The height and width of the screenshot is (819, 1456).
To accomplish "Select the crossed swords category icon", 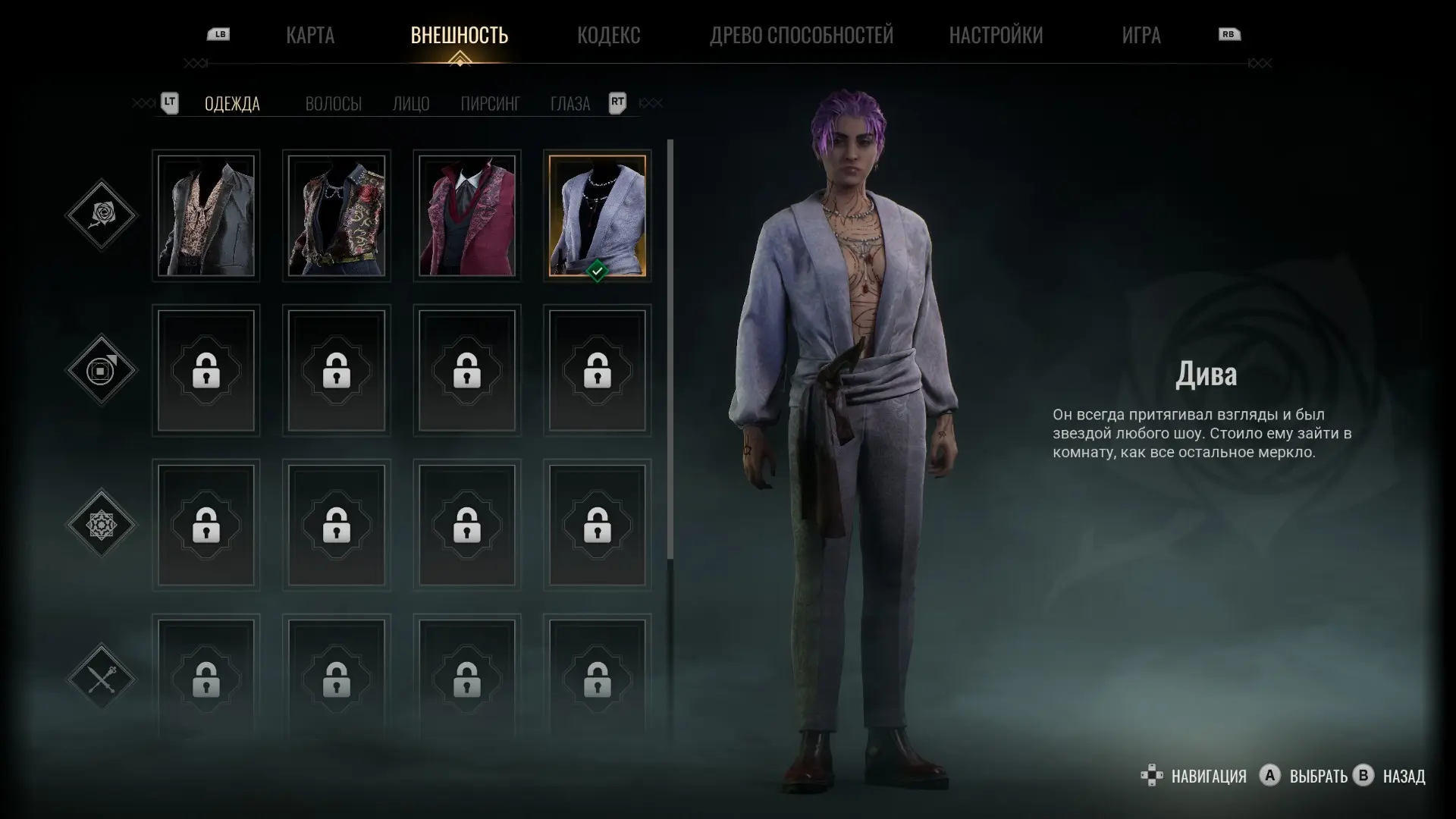I will [101, 677].
